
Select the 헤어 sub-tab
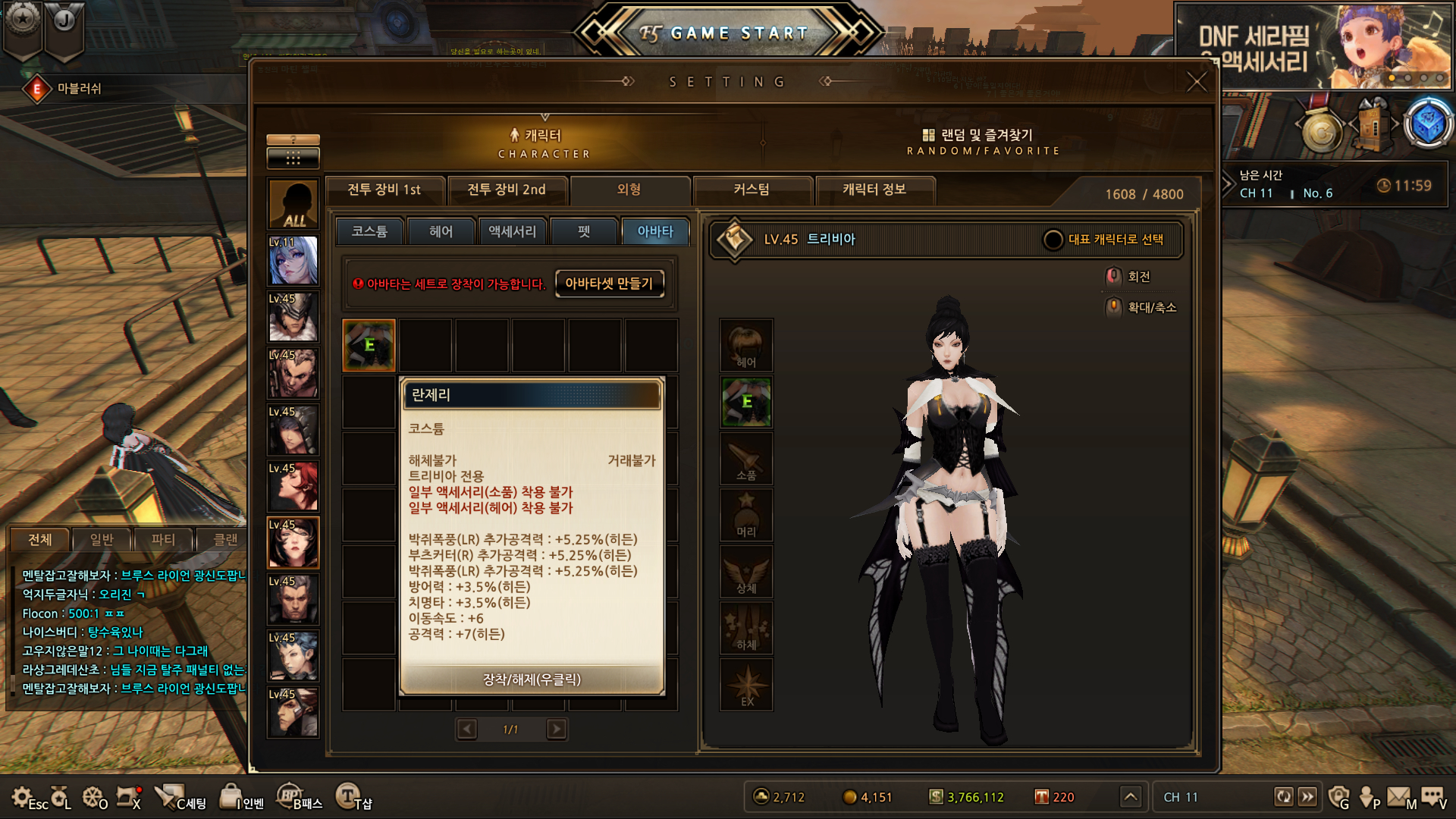[x=441, y=231]
